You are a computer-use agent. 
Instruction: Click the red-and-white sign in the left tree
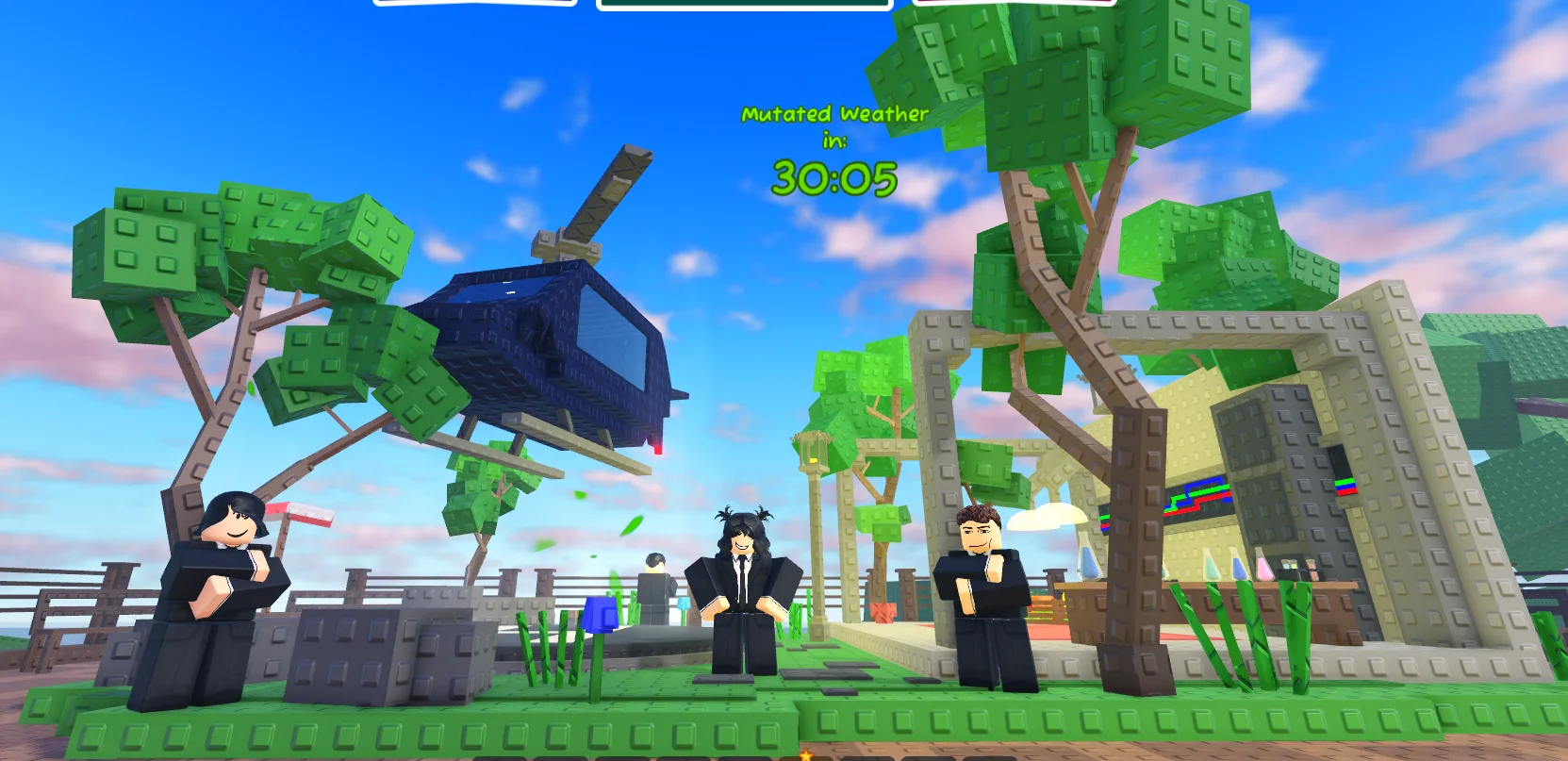305,516
